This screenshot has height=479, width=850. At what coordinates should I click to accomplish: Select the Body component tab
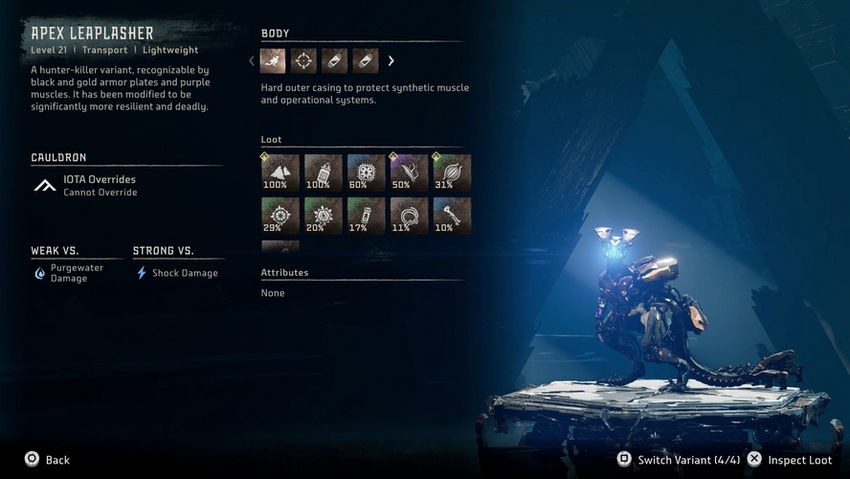pos(273,61)
